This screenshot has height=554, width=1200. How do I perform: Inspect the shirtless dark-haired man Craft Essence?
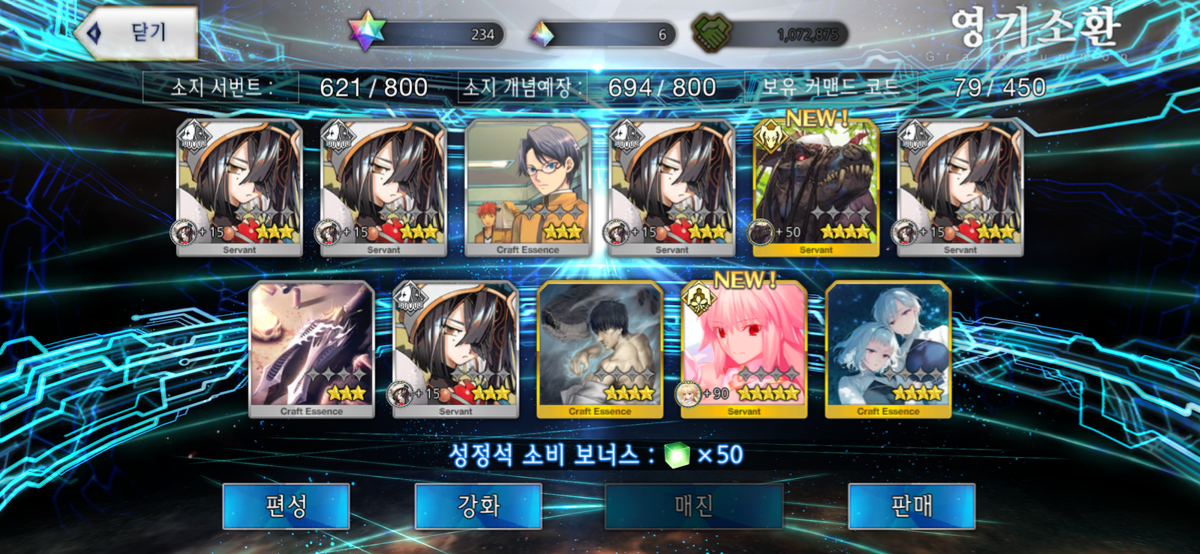point(599,349)
